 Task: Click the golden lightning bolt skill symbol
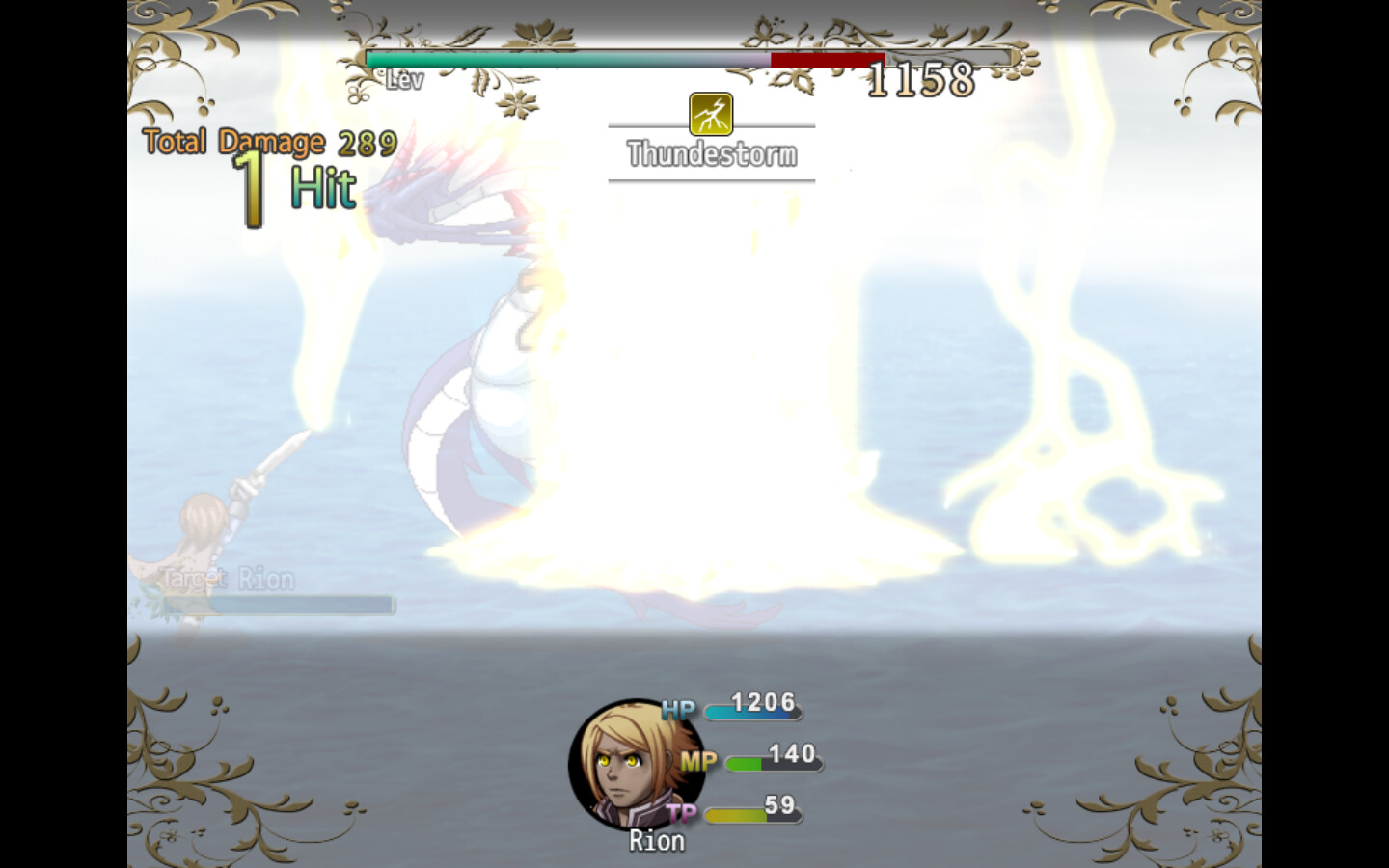click(711, 116)
